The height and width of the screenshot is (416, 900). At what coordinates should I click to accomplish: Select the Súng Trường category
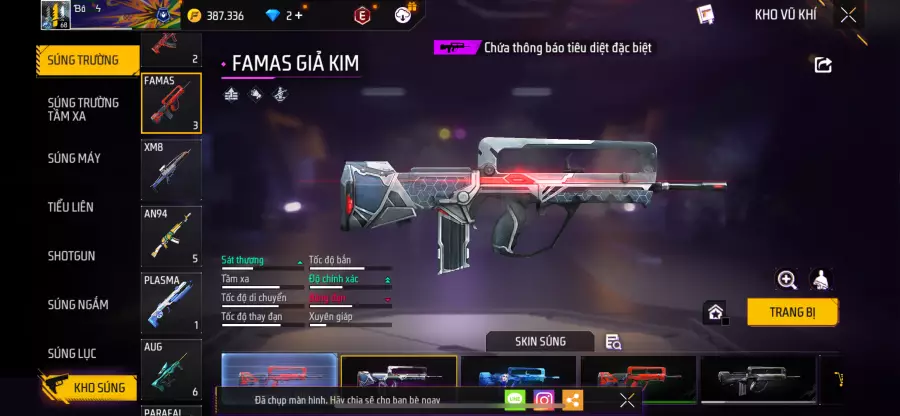(86, 60)
